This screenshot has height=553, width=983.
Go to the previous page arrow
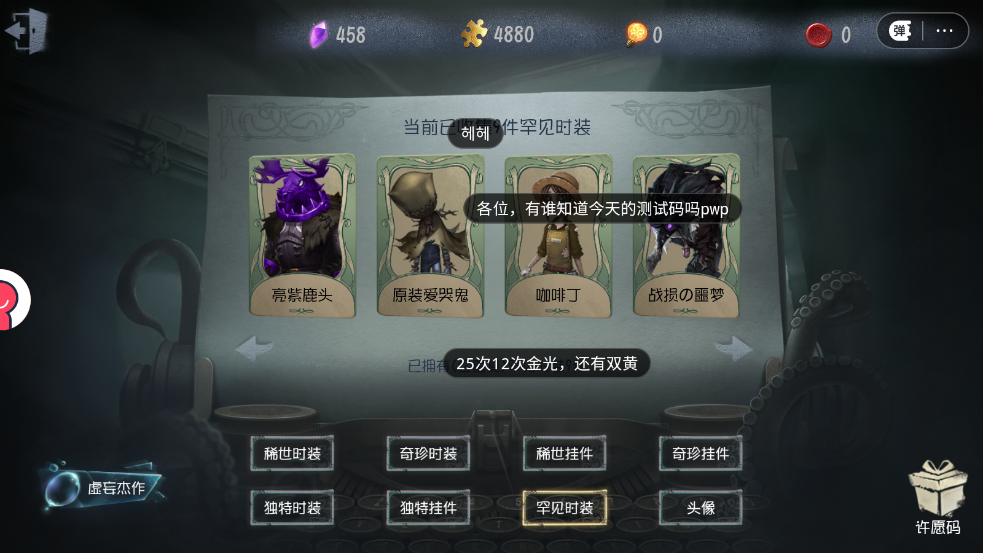[x=254, y=348]
